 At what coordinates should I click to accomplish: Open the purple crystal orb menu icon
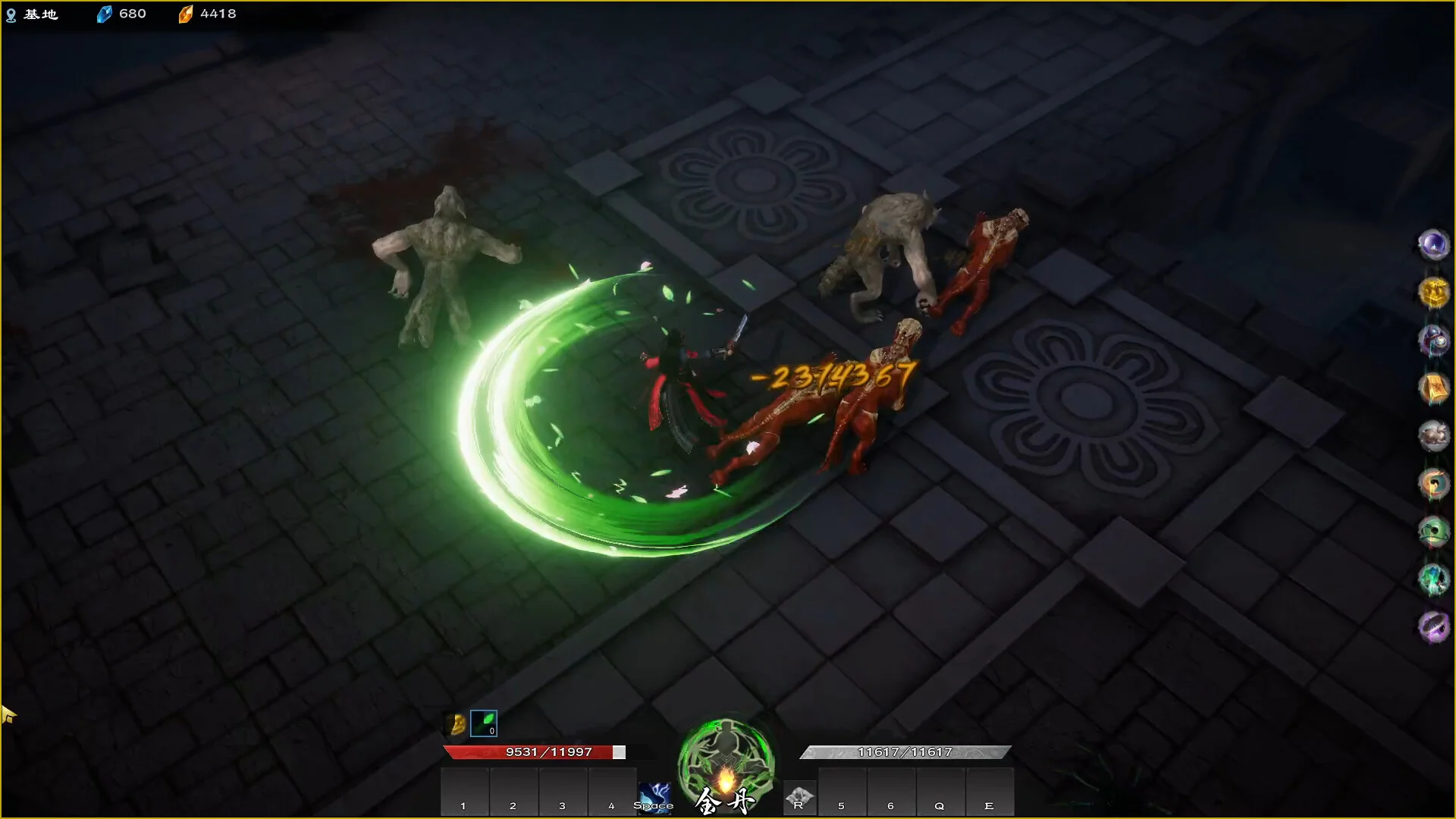pos(1433,245)
